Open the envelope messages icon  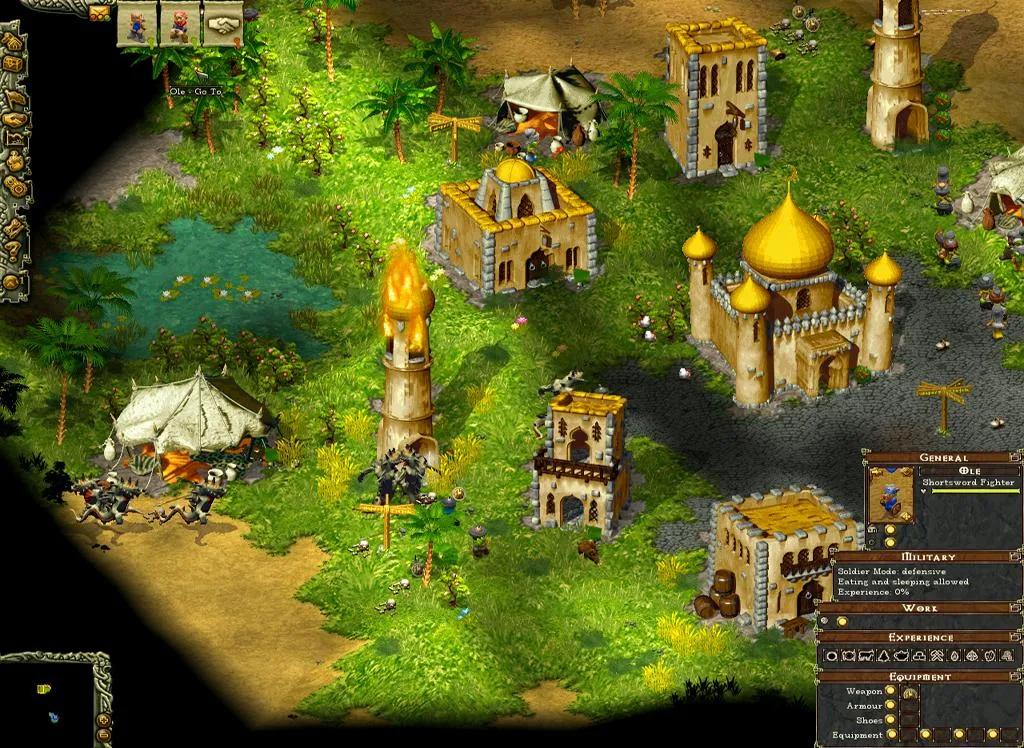[100, 13]
